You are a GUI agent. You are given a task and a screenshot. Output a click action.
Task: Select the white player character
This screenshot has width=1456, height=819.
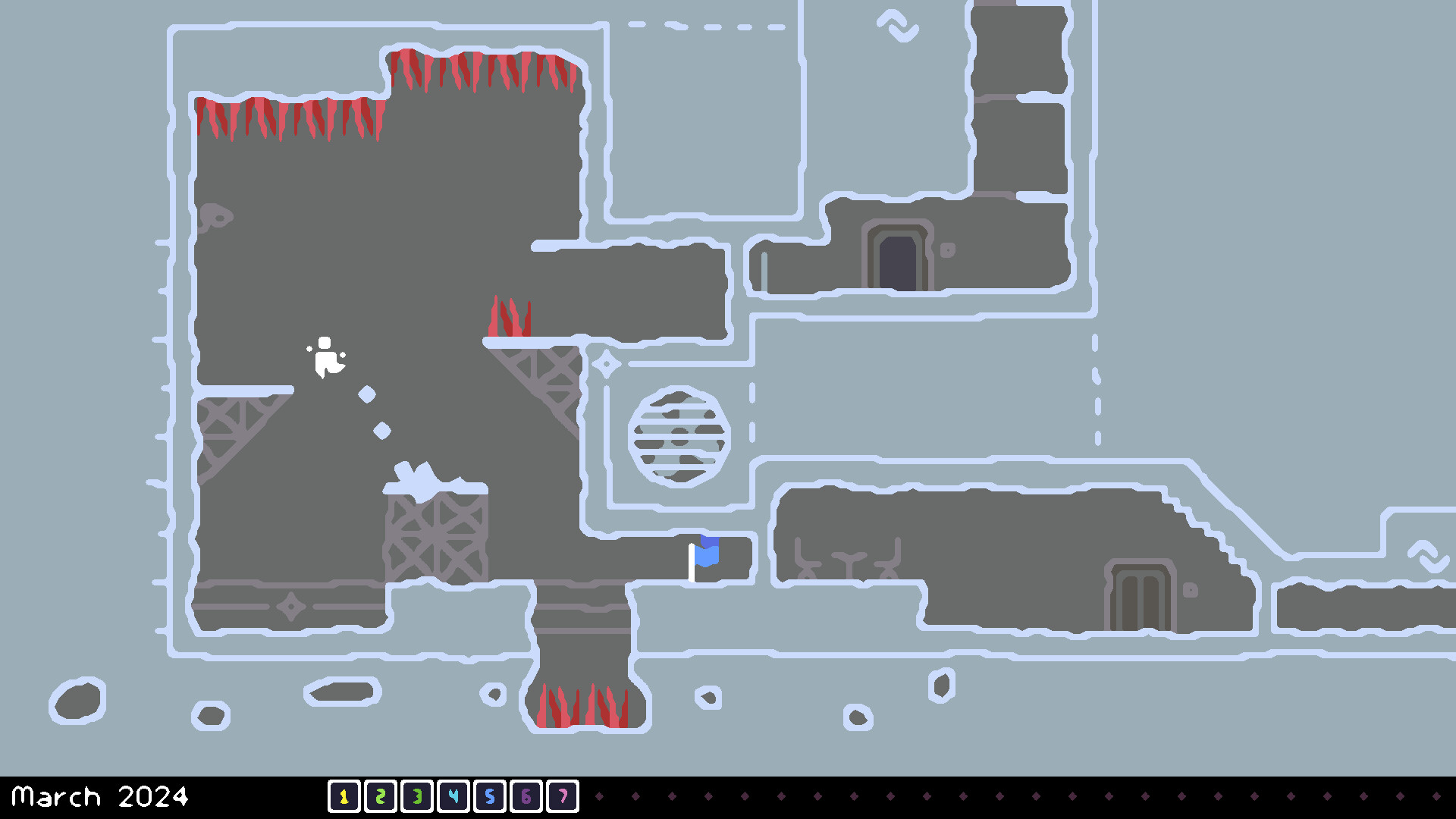click(x=326, y=356)
